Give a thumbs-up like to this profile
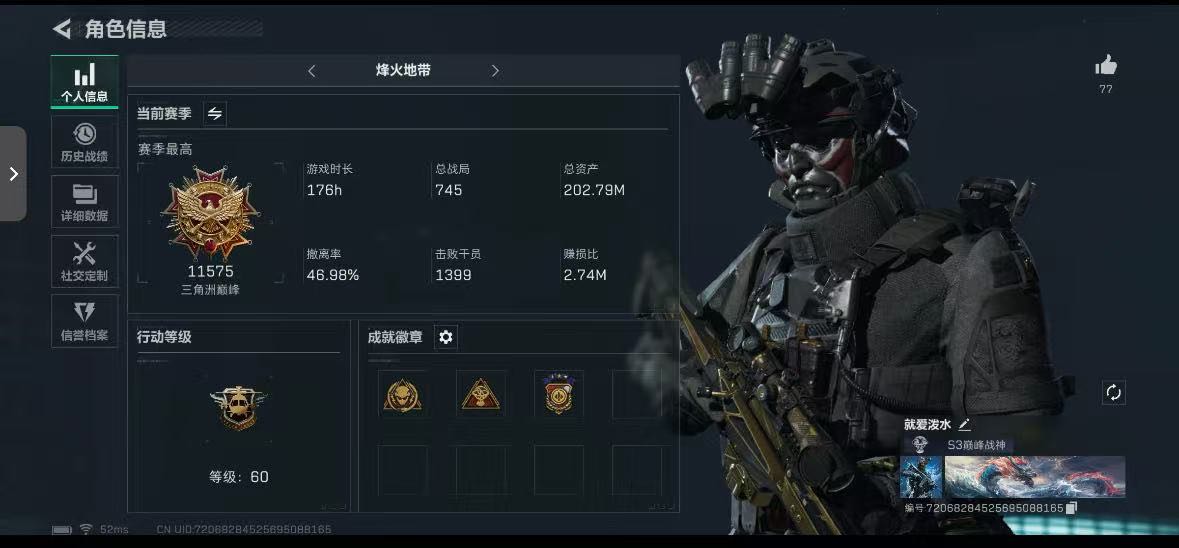 tap(1105, 67)
